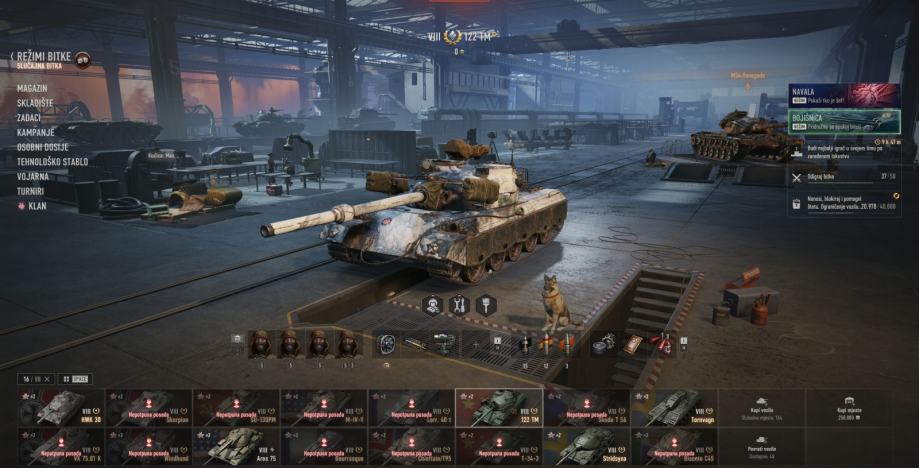Open the paintbrush exterior customization button

pos(486,304)
